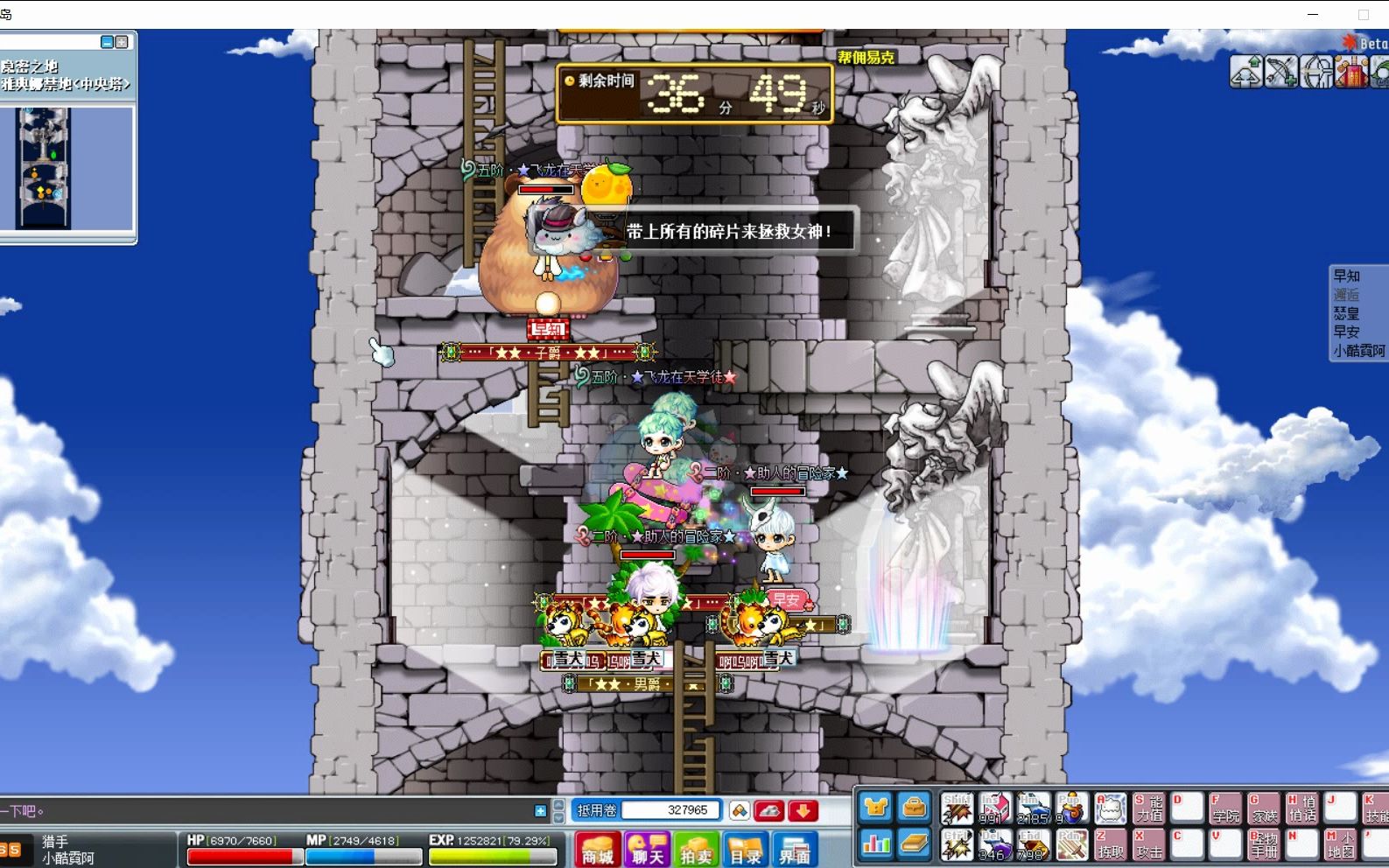1389x868 pixels.
Task: Open the equipment shirt icon window
Action: click(875, 808)
